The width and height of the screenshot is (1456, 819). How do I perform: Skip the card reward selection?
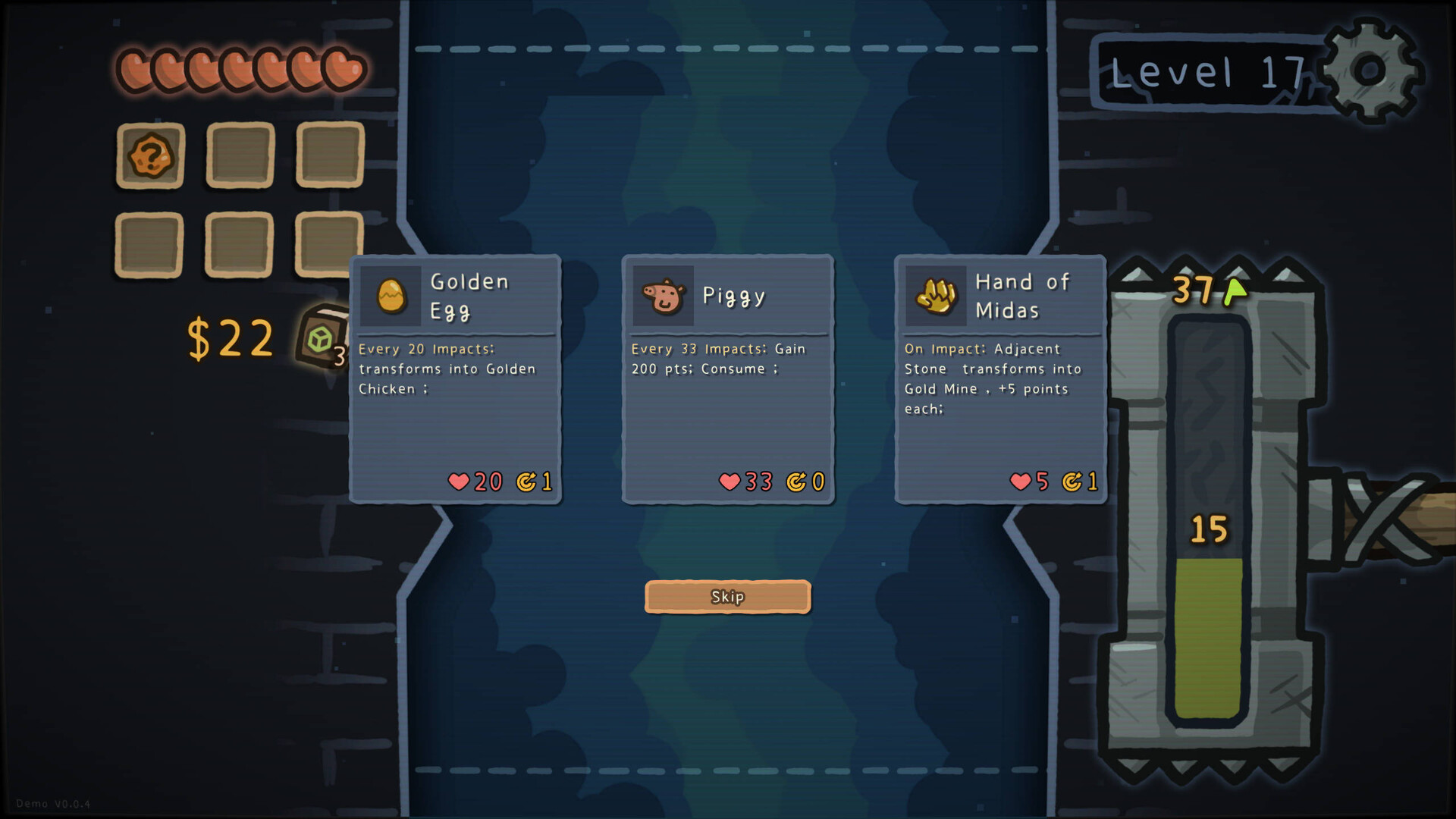click(x=727, y=597)
